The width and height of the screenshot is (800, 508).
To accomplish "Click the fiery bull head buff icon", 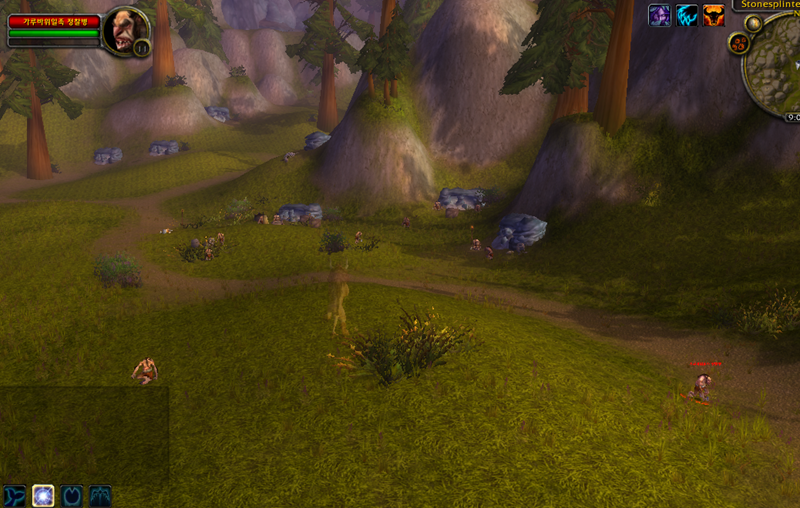I will pos(713,15).
